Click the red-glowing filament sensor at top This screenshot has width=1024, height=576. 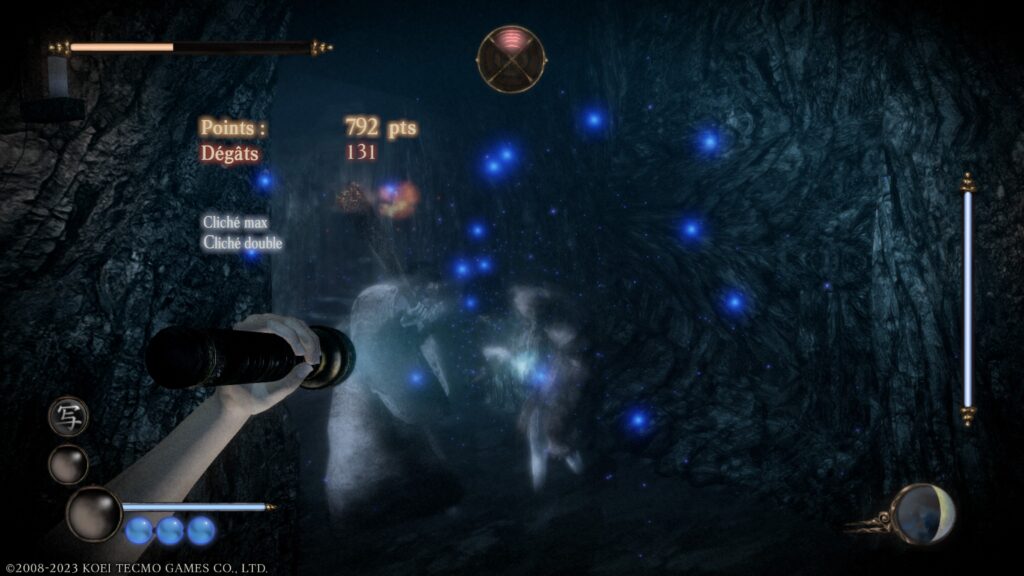click(511, 59)
